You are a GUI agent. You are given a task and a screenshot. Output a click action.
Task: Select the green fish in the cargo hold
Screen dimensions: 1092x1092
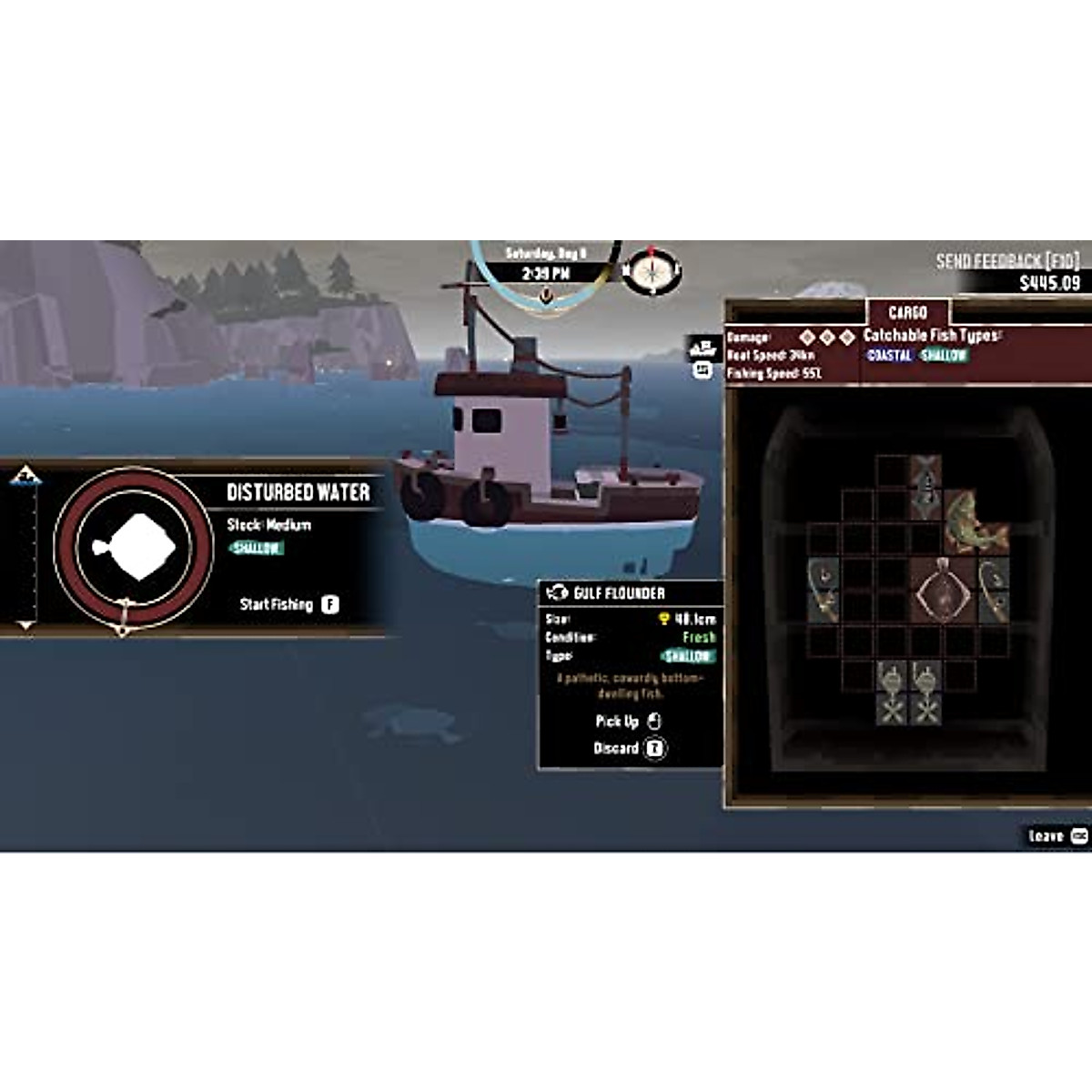973,522
